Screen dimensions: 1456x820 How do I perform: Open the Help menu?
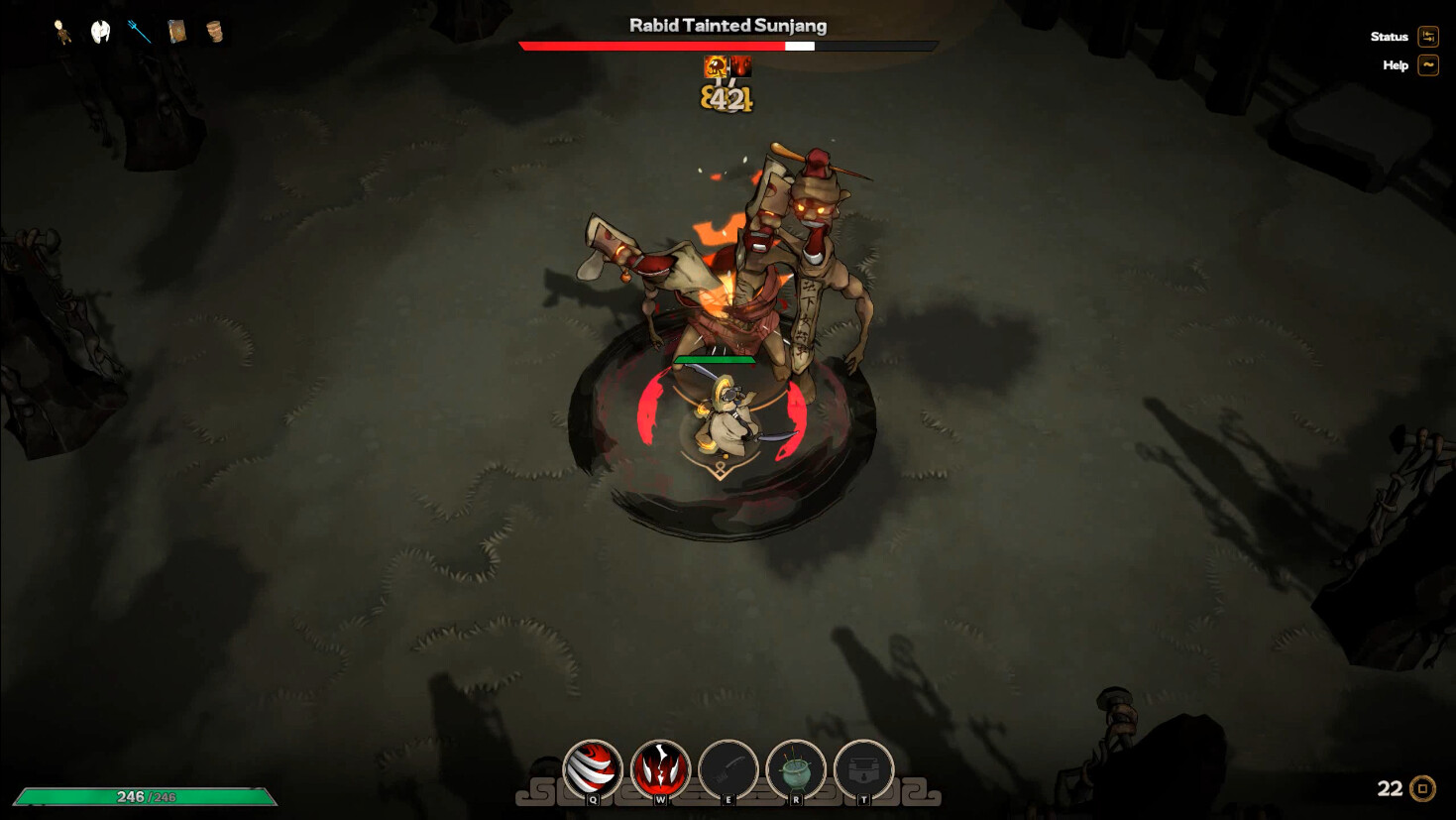(1395, 65)
